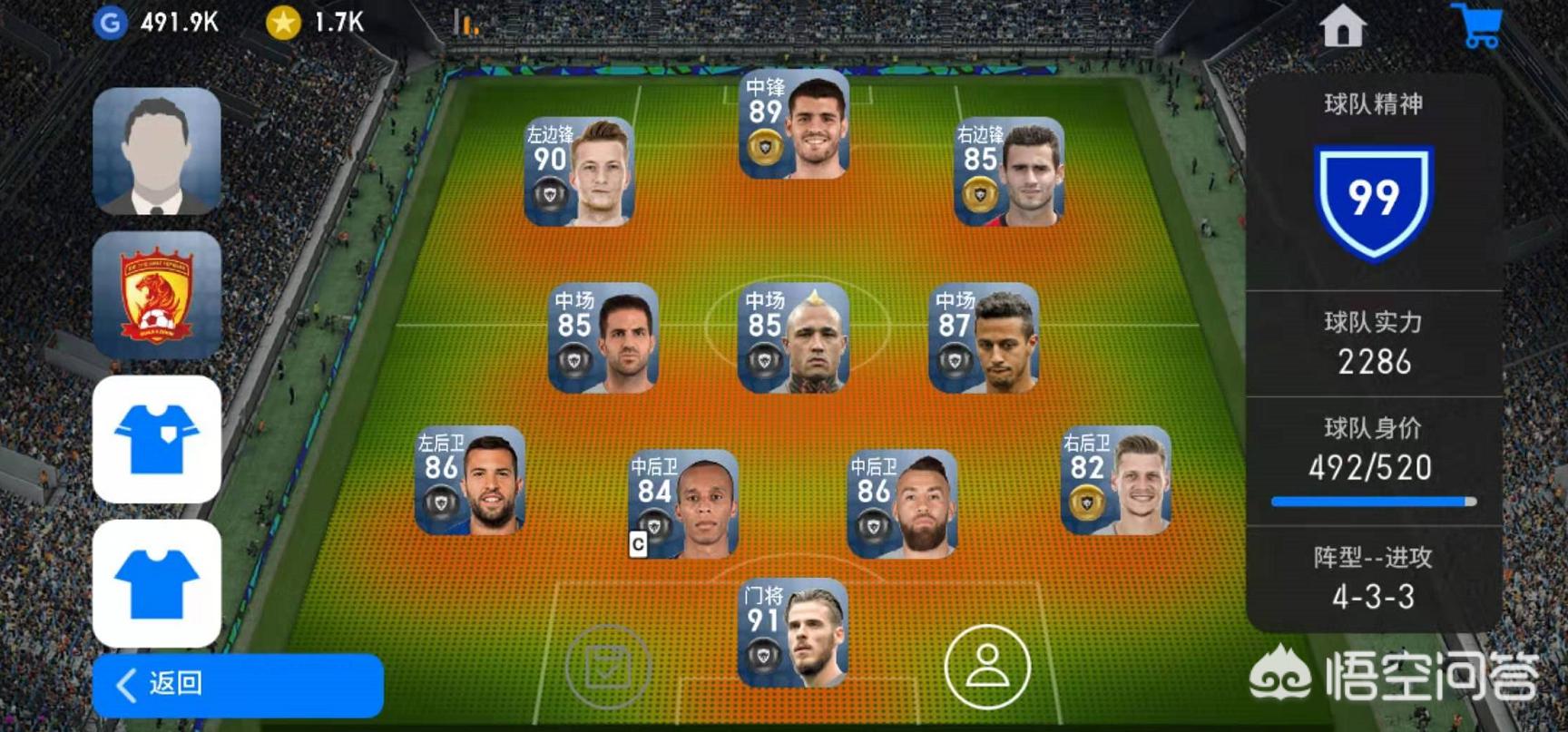Select the 86-rated centre back card

pos(902,503)
